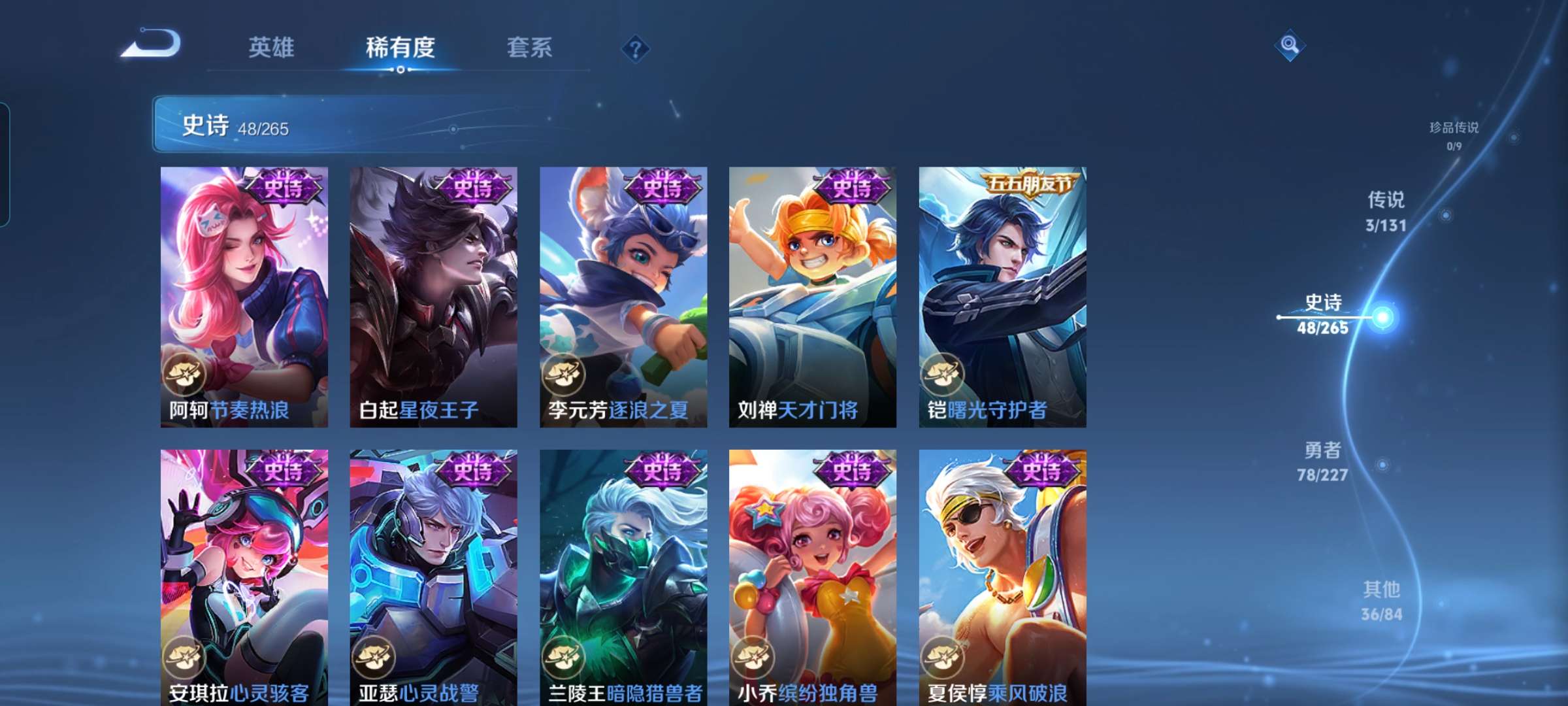
Task: Open the help question mark next to the tabs
Action: point(637,47)
